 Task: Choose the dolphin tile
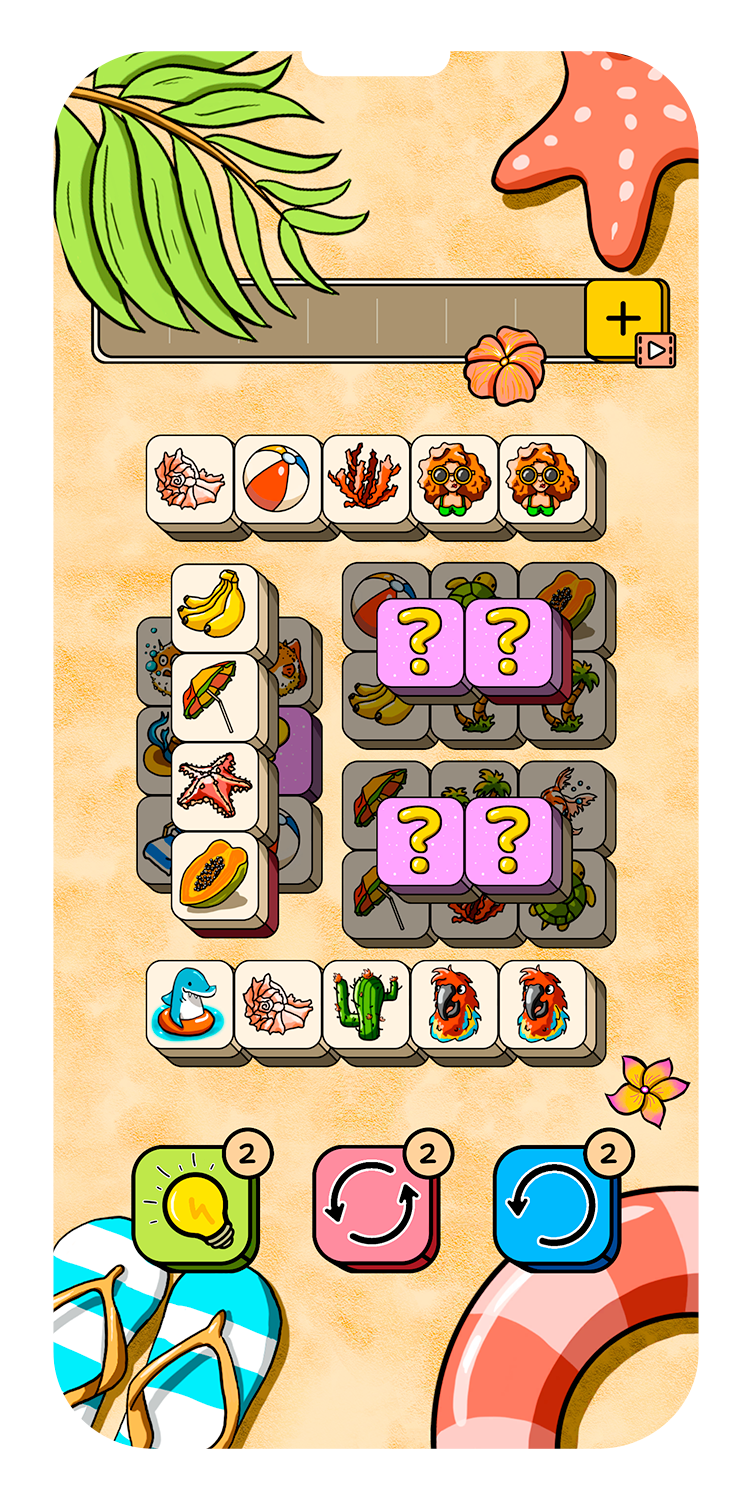(x=190, y=1003)
